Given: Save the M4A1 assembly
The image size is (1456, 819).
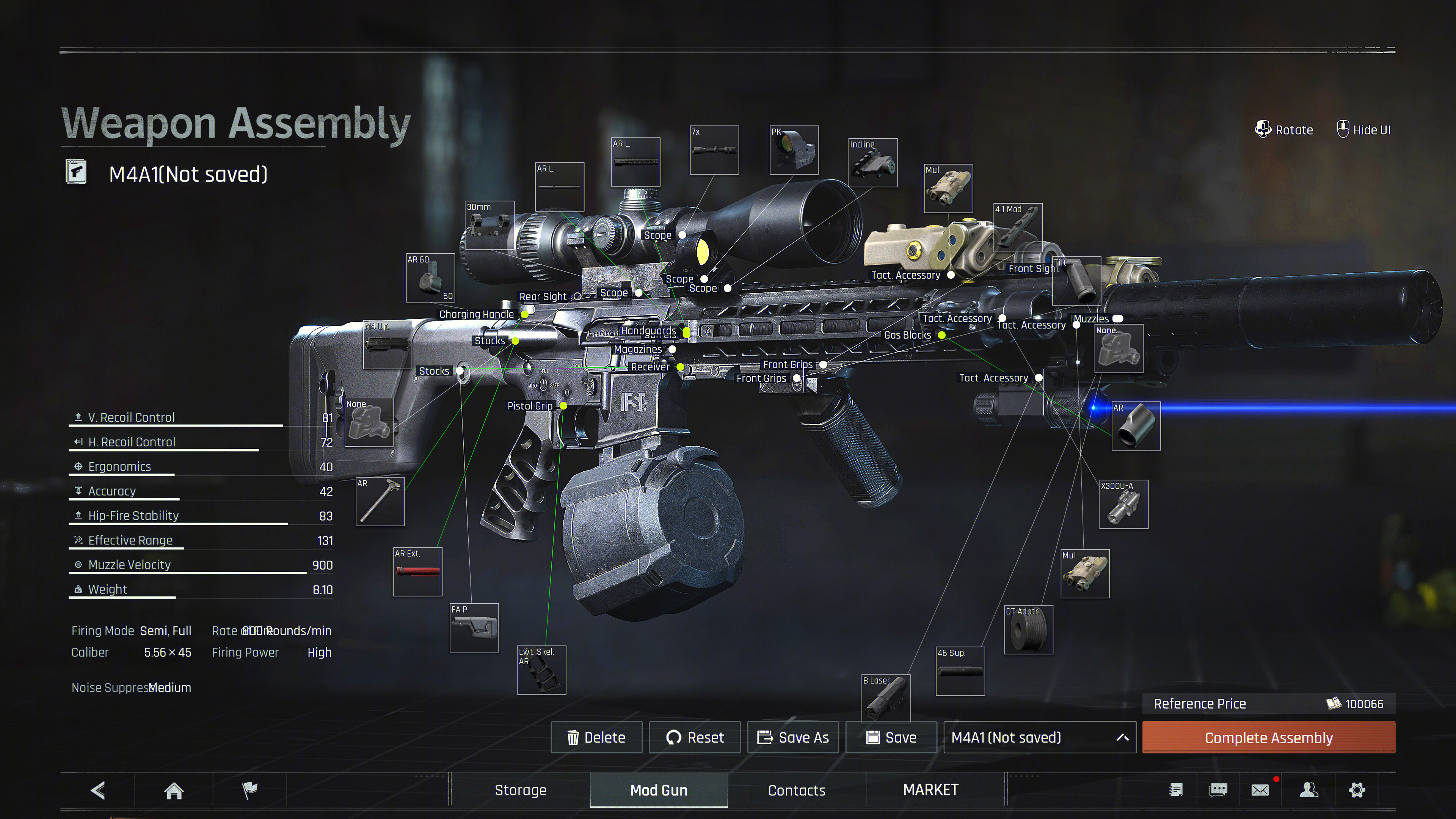Looking at the screenshot, I should 891,737.
